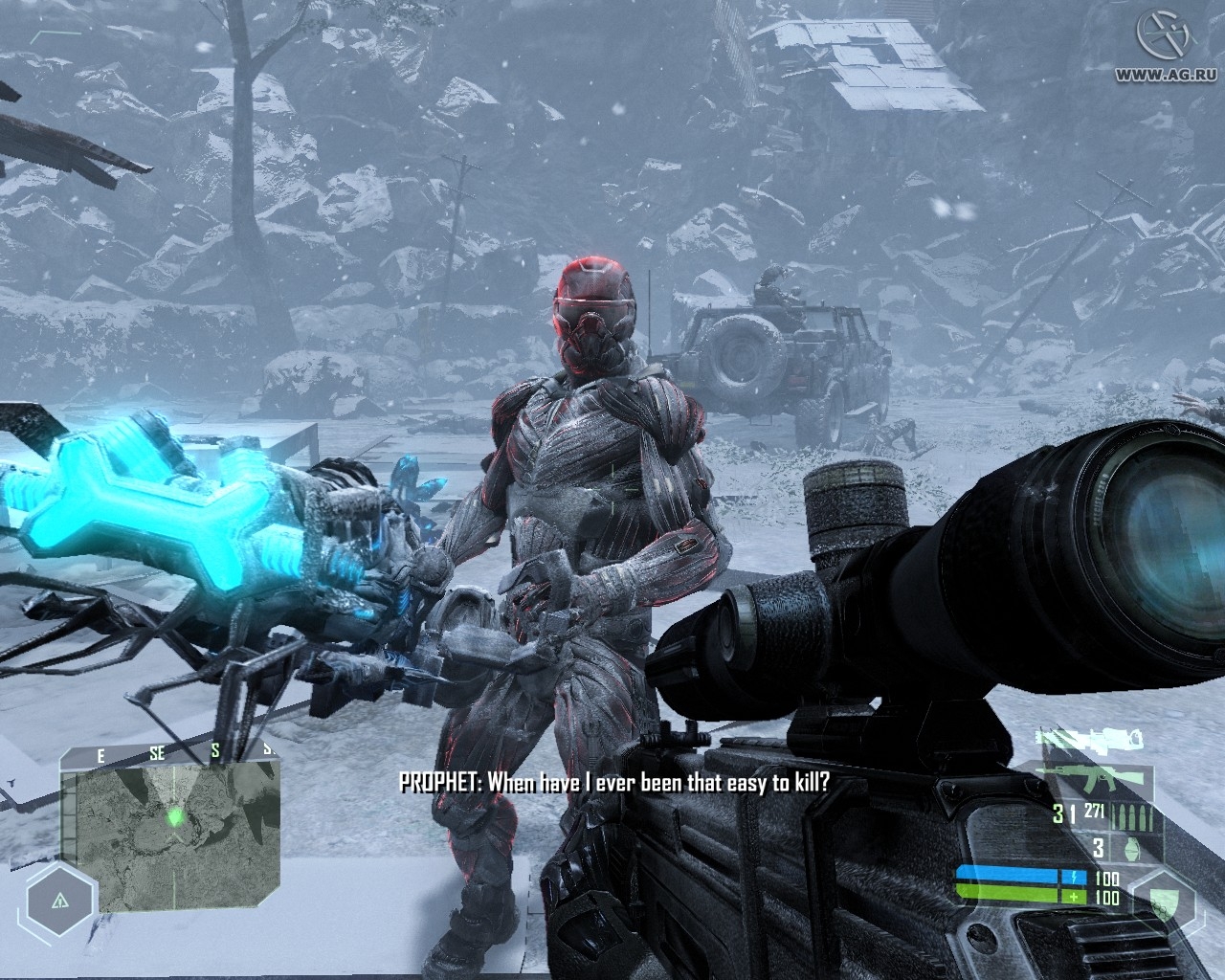Click the bullet fire mode icon
Viewport: 1225px width, 980px height.
[1138, 816]
